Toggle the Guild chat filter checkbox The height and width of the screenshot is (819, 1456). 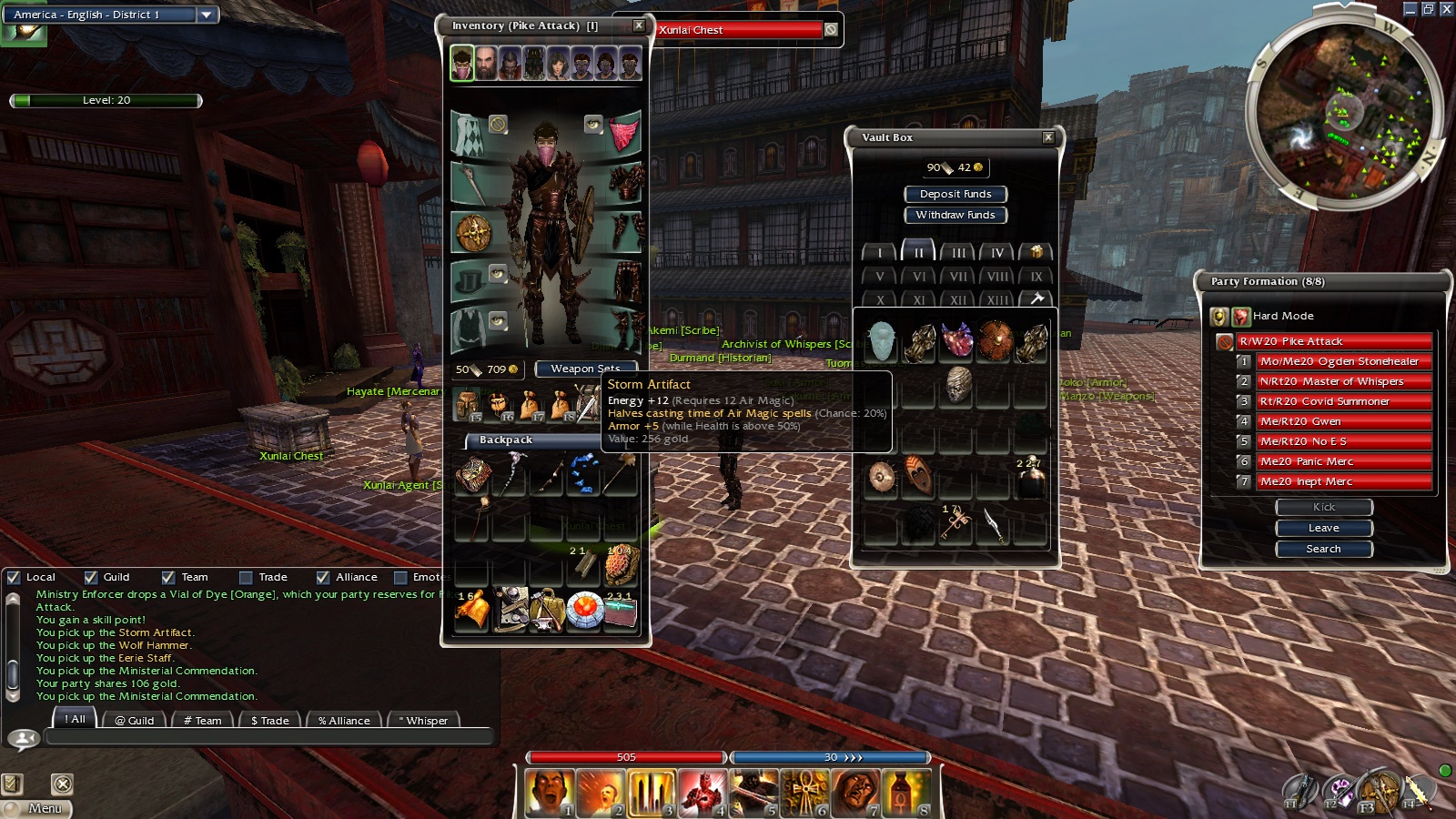pyautogui.click(x=91, y=577)
